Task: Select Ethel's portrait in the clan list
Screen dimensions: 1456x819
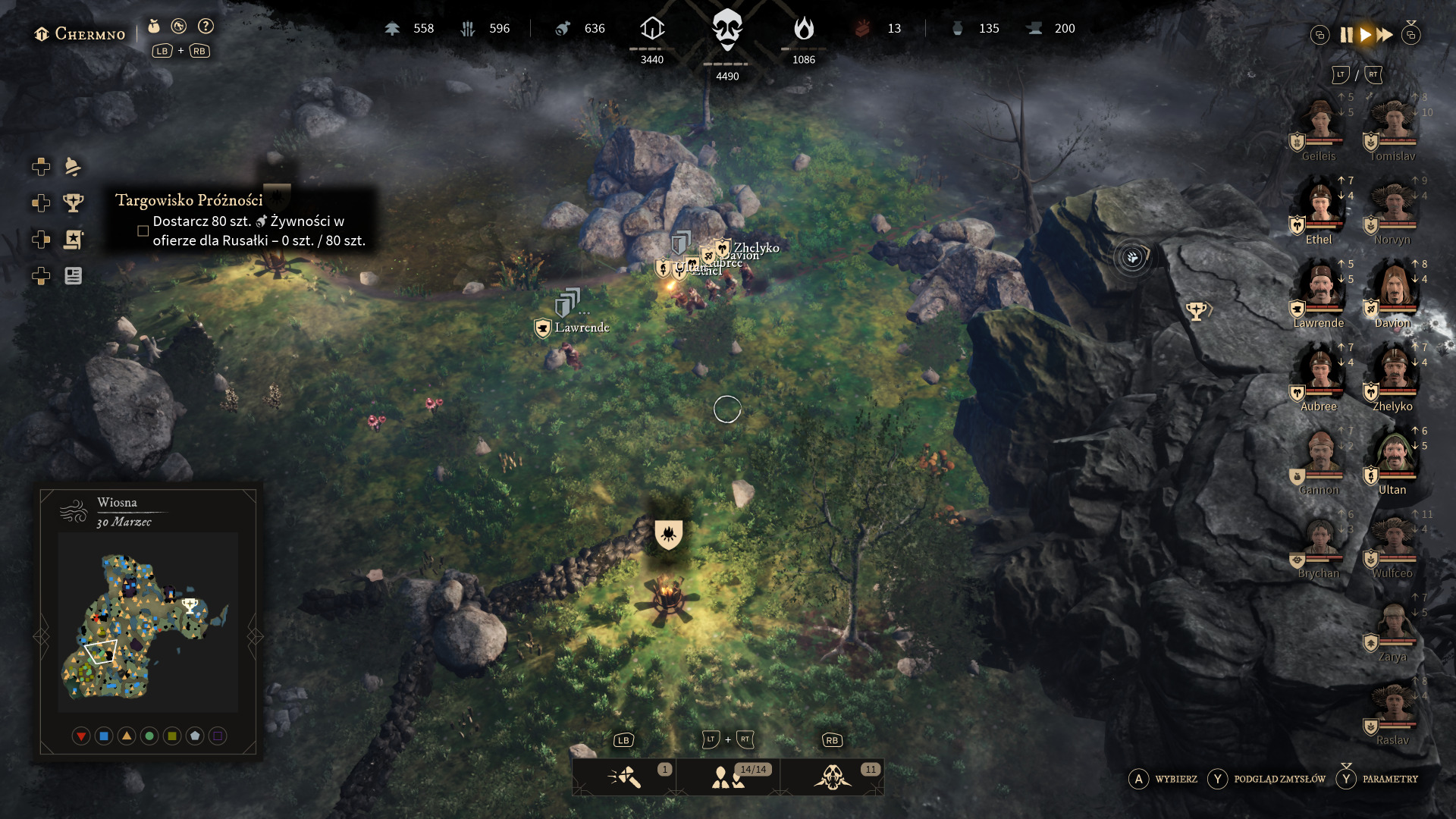Action: [x=1320, y=206]
